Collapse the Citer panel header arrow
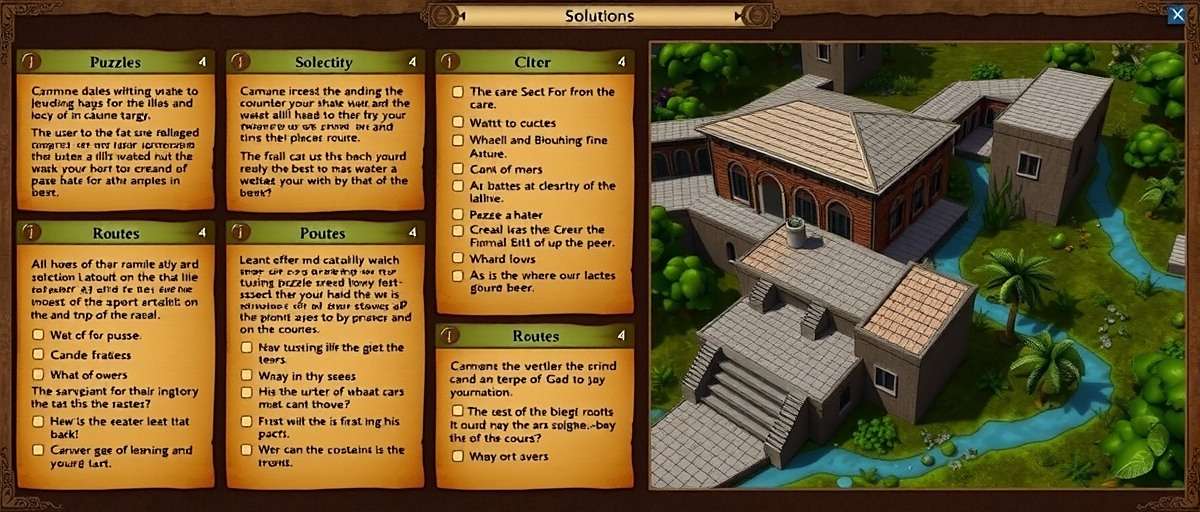 pos(622,62)
